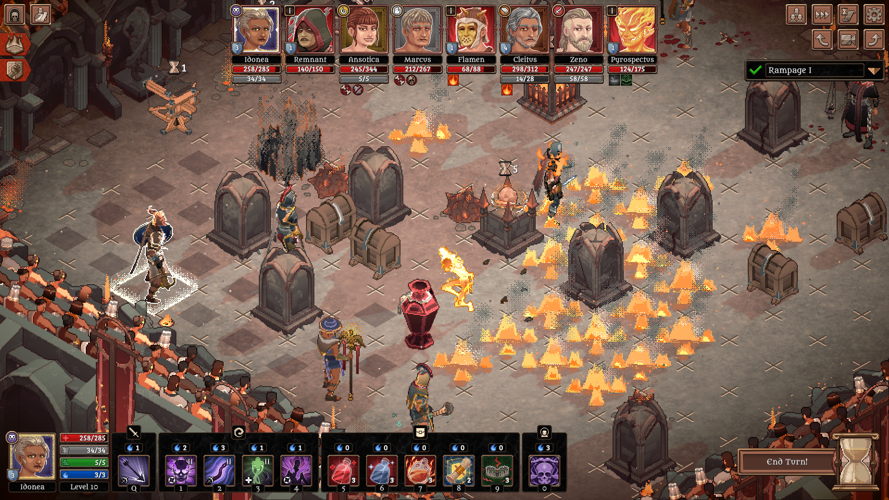The height and width of the screenshot is (500, 889).
Task: Rotate the camera left with the arrow button
Action: coord(822,39)
